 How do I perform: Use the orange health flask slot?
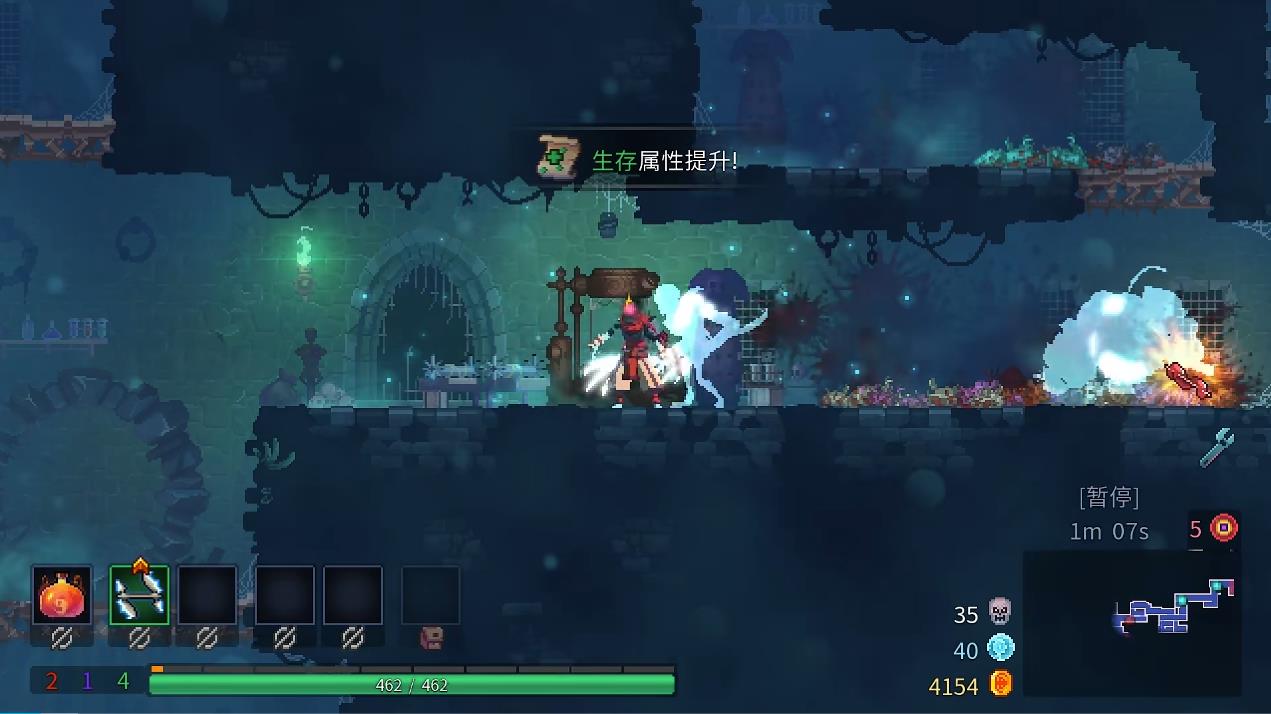(62, 596)
